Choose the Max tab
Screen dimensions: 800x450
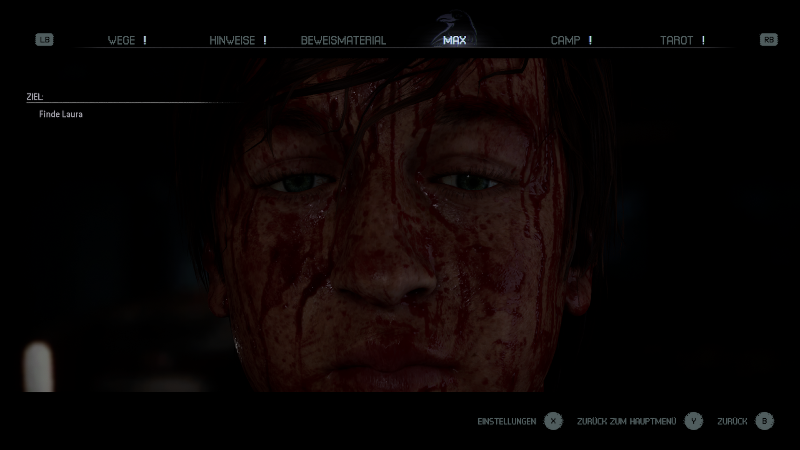454,40
